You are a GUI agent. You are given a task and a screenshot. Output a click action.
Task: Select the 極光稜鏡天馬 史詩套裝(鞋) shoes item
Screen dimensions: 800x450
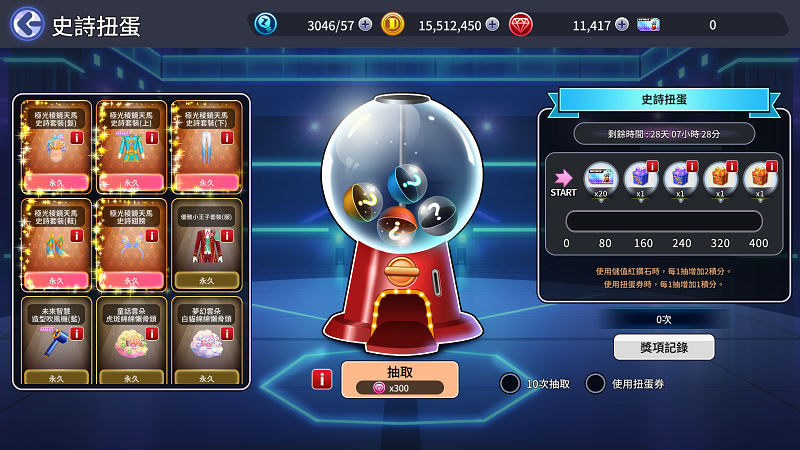click(x=57, y=244)
